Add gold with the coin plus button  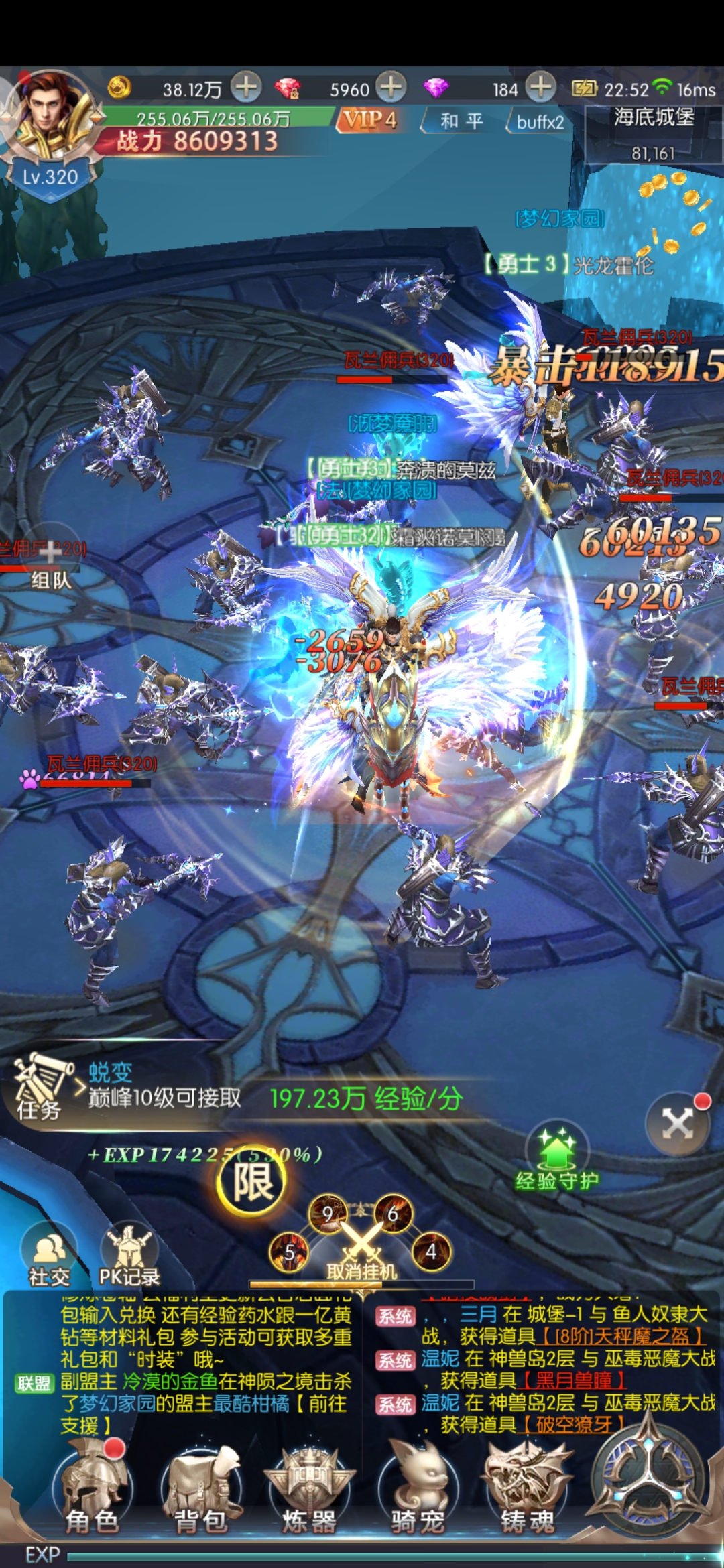point(246,87)
